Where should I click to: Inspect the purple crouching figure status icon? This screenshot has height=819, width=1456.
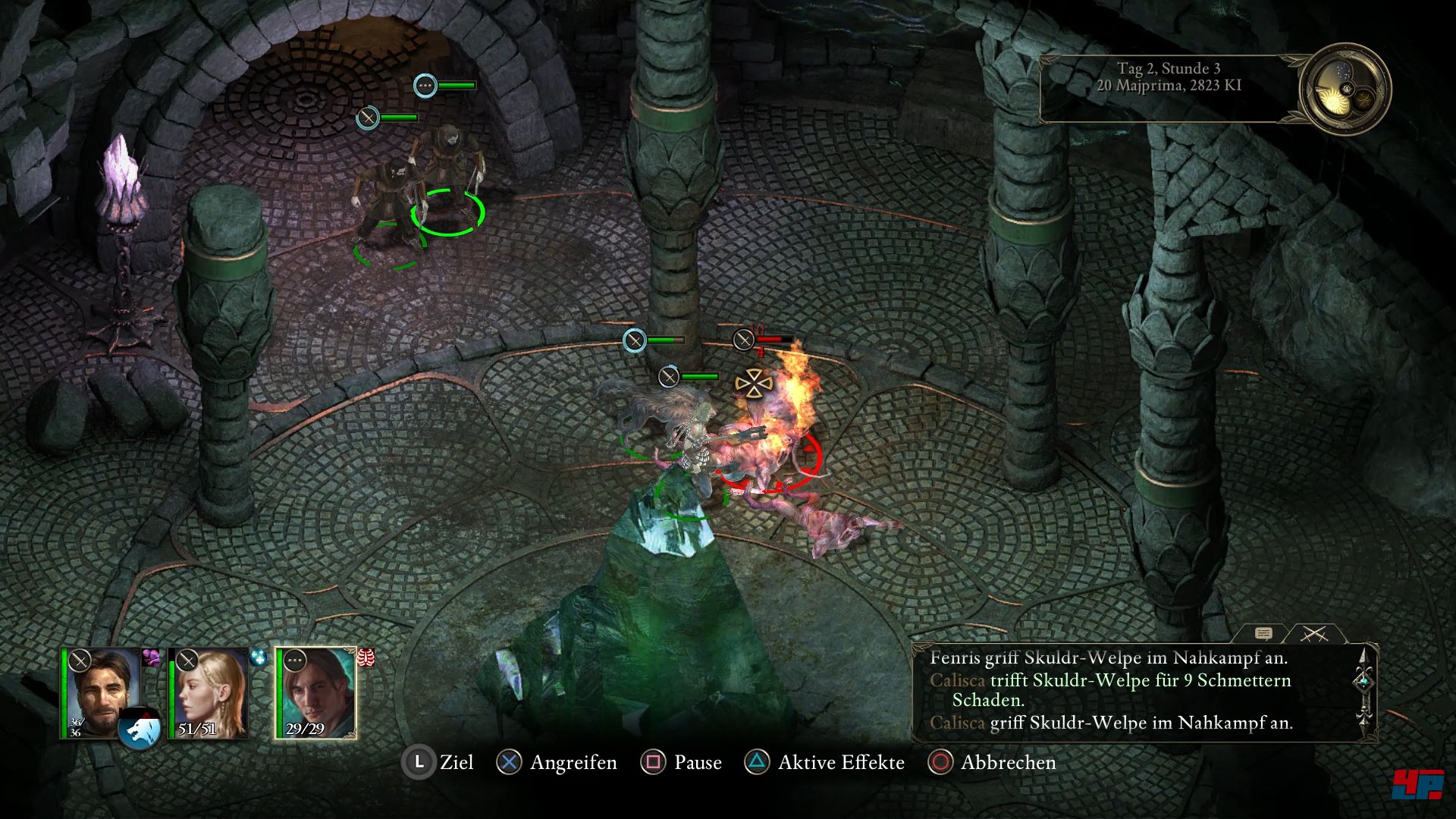152,657
